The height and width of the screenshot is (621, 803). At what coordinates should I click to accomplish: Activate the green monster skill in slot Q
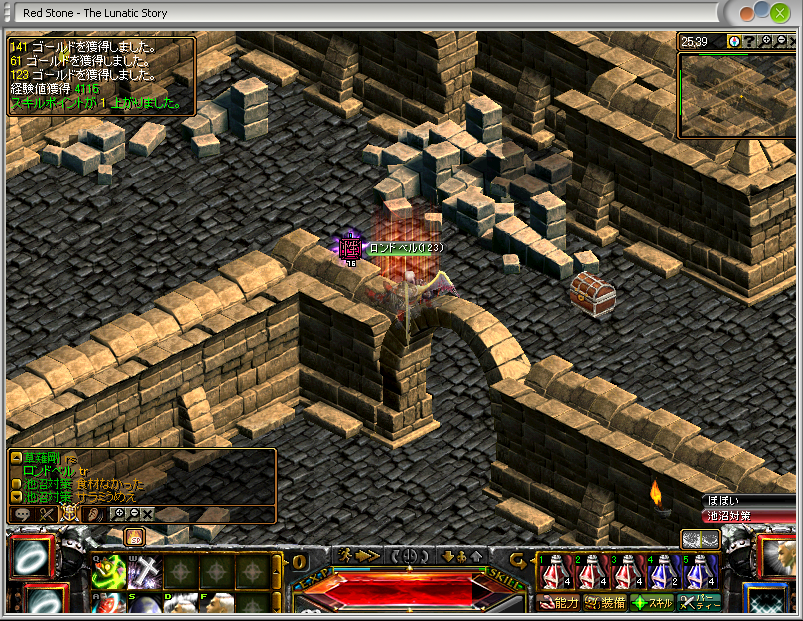pos(108,572)
